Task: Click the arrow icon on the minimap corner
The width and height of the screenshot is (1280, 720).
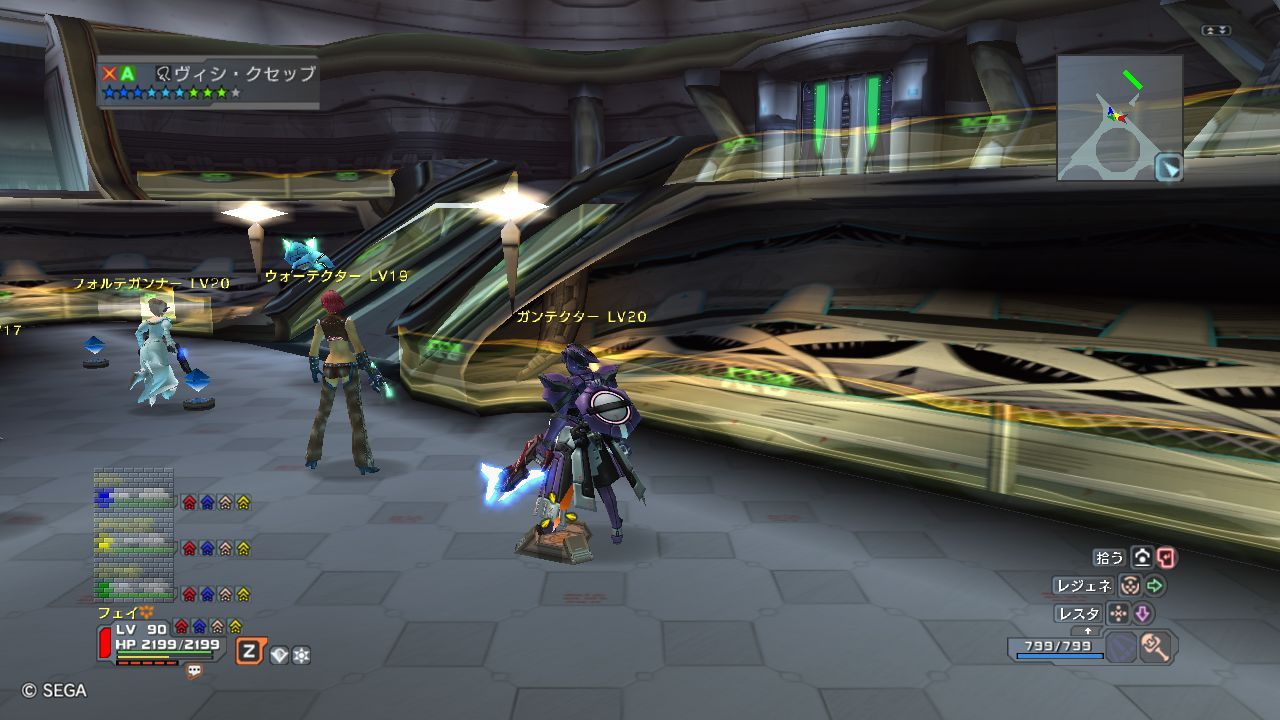Action: (x=1168, y=167)
